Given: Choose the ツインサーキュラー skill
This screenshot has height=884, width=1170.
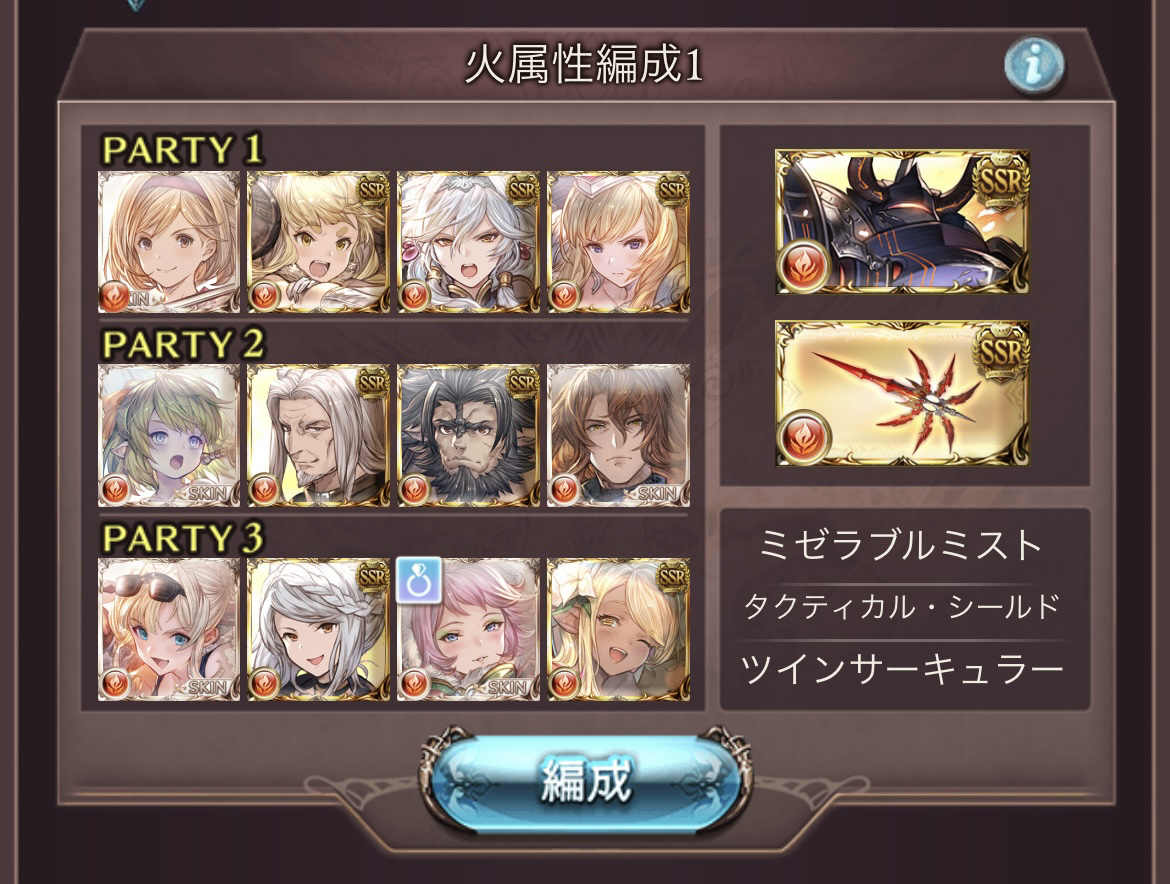Looking at the screenshot, I should [x=902, y=668].
